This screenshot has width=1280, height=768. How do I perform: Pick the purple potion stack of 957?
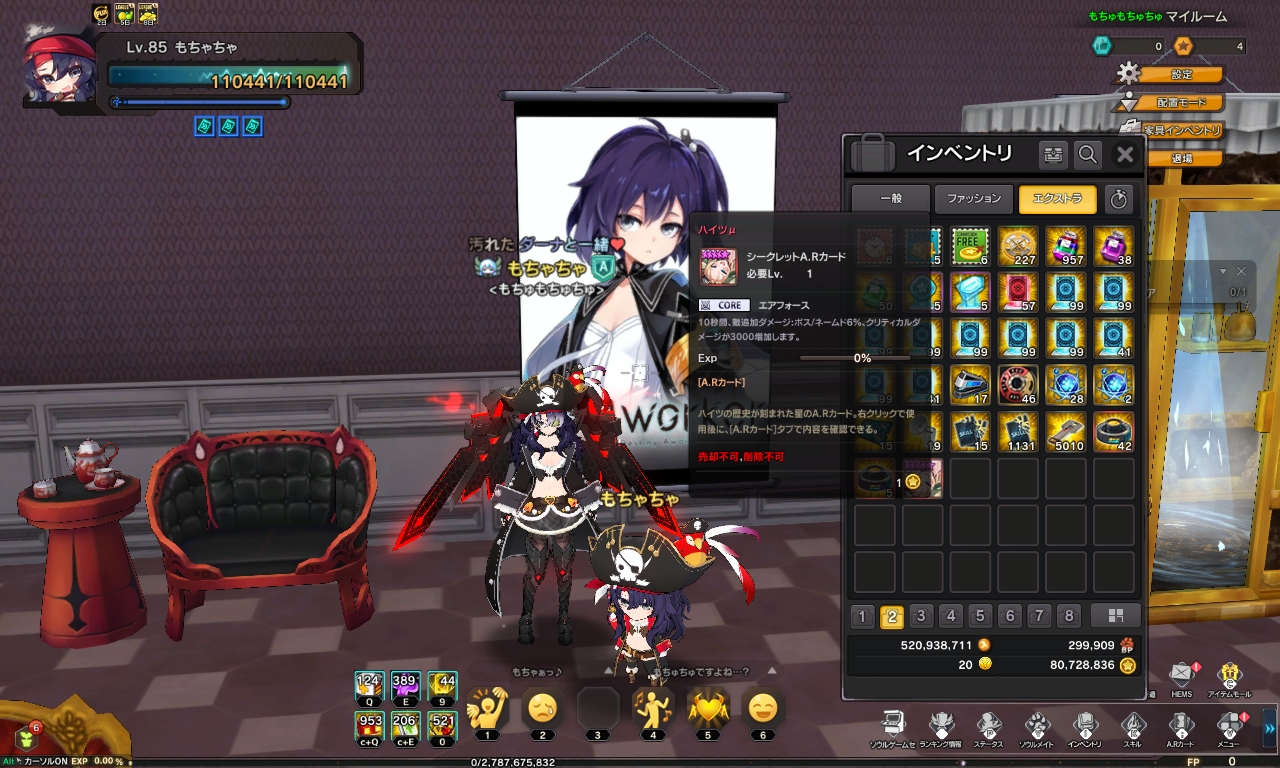click(x=1066, y=244)
